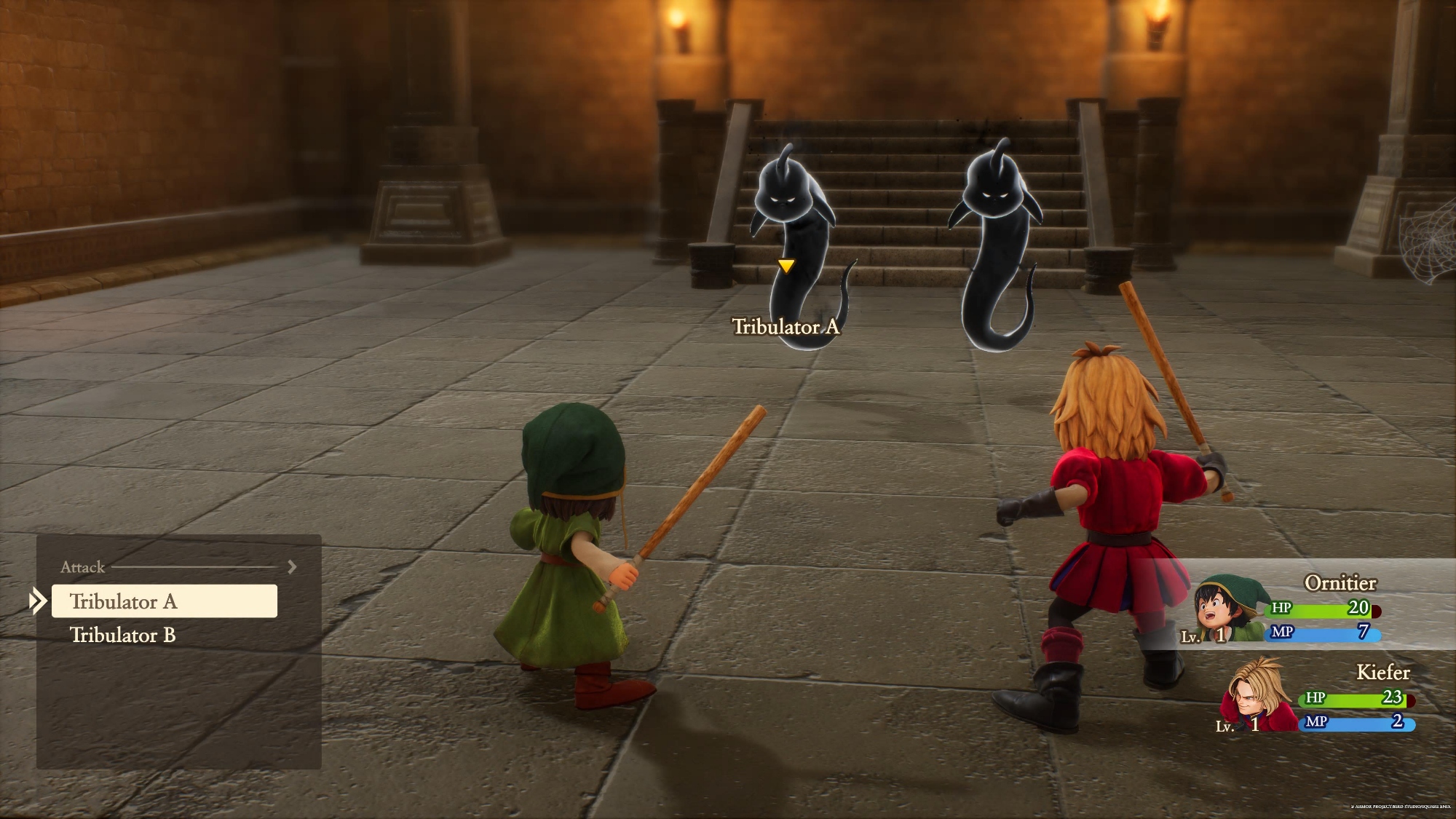
Task: Select Tribulator A as attack target
Action: (164, 601)
